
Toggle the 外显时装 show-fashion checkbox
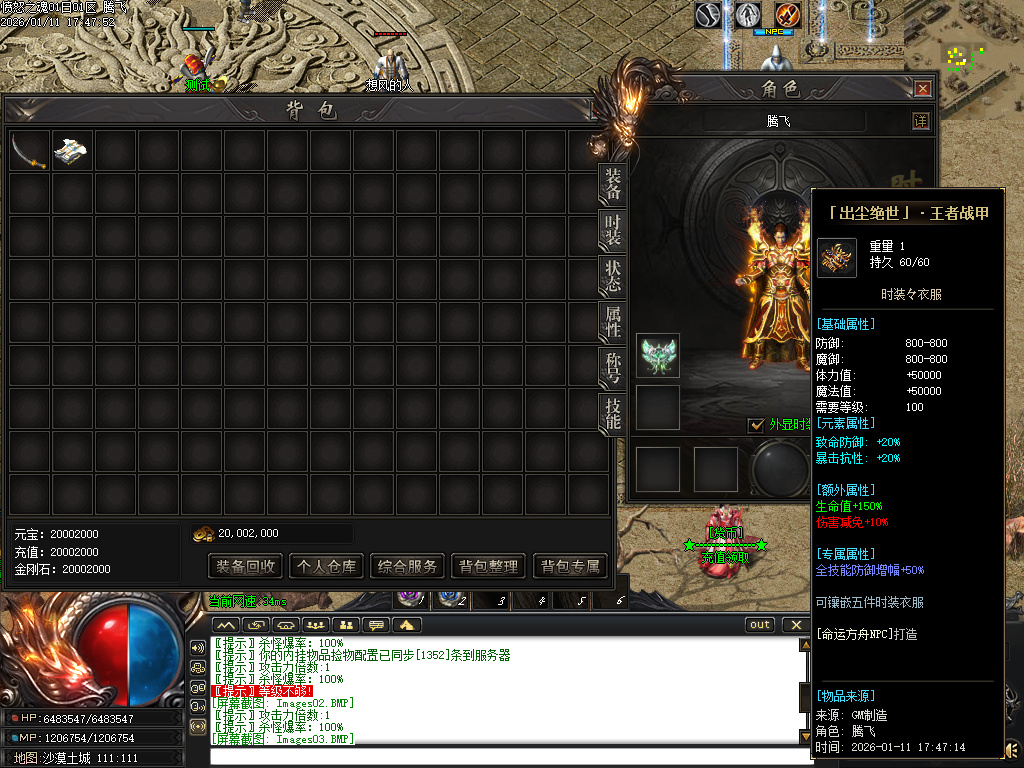coord(757,425)
